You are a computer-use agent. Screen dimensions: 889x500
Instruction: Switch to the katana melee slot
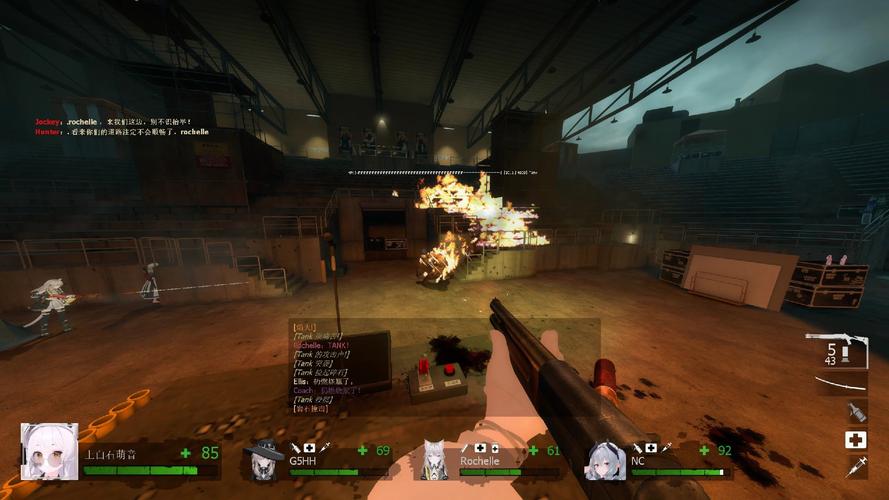pos(840,385)
